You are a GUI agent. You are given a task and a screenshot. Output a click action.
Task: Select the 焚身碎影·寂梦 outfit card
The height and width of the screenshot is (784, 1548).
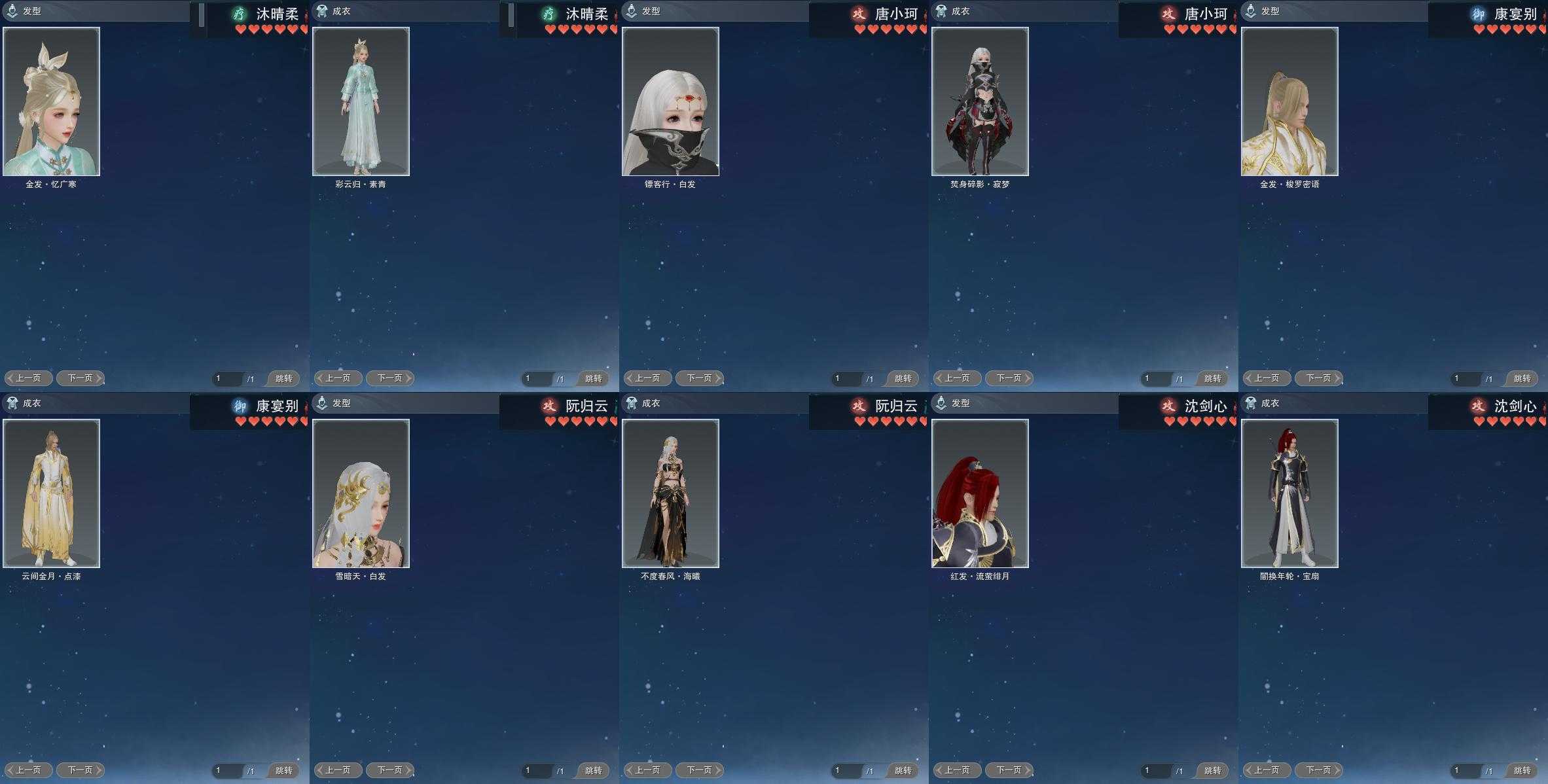(980, 101)
